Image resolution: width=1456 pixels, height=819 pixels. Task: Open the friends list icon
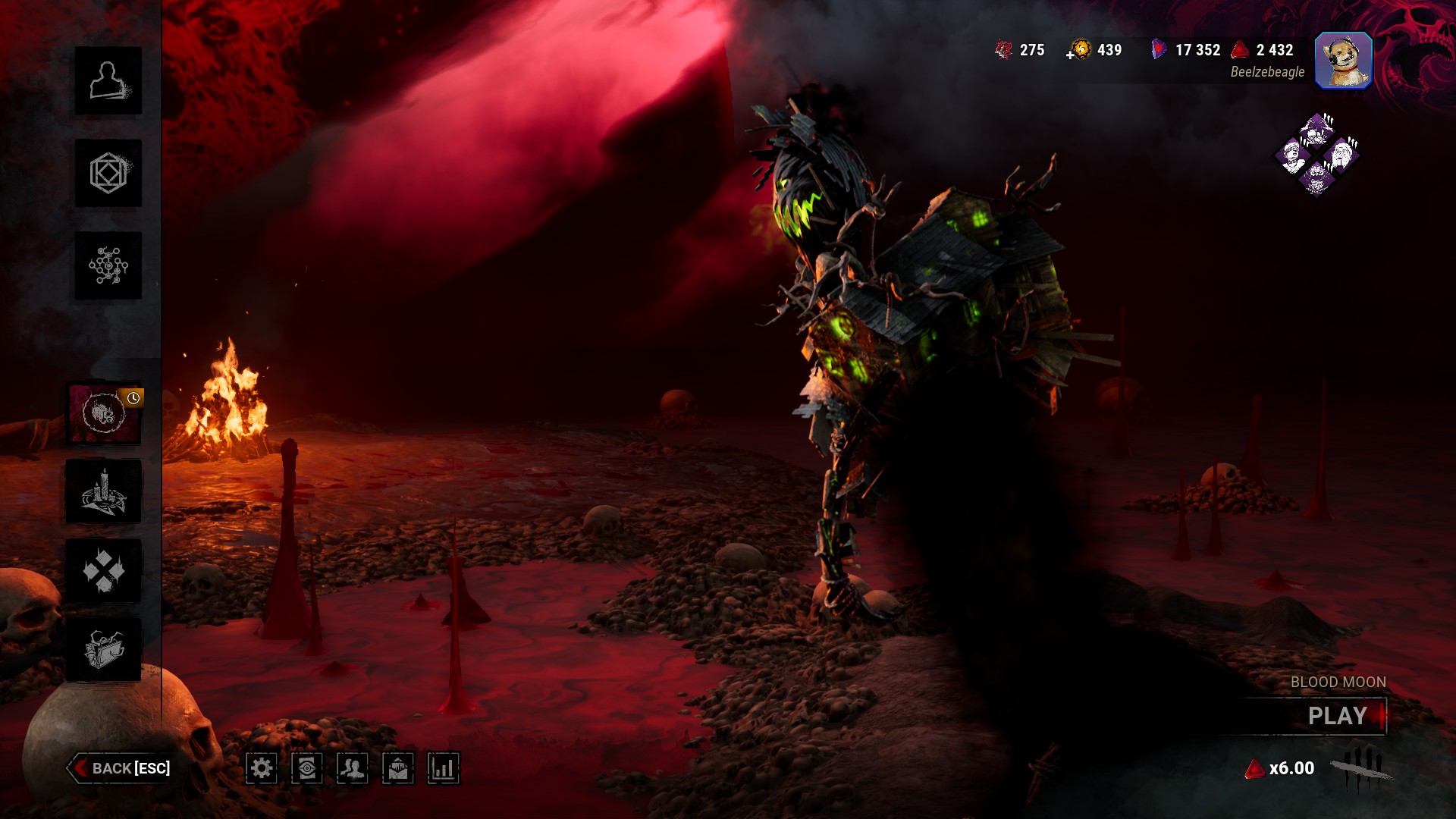353,769
